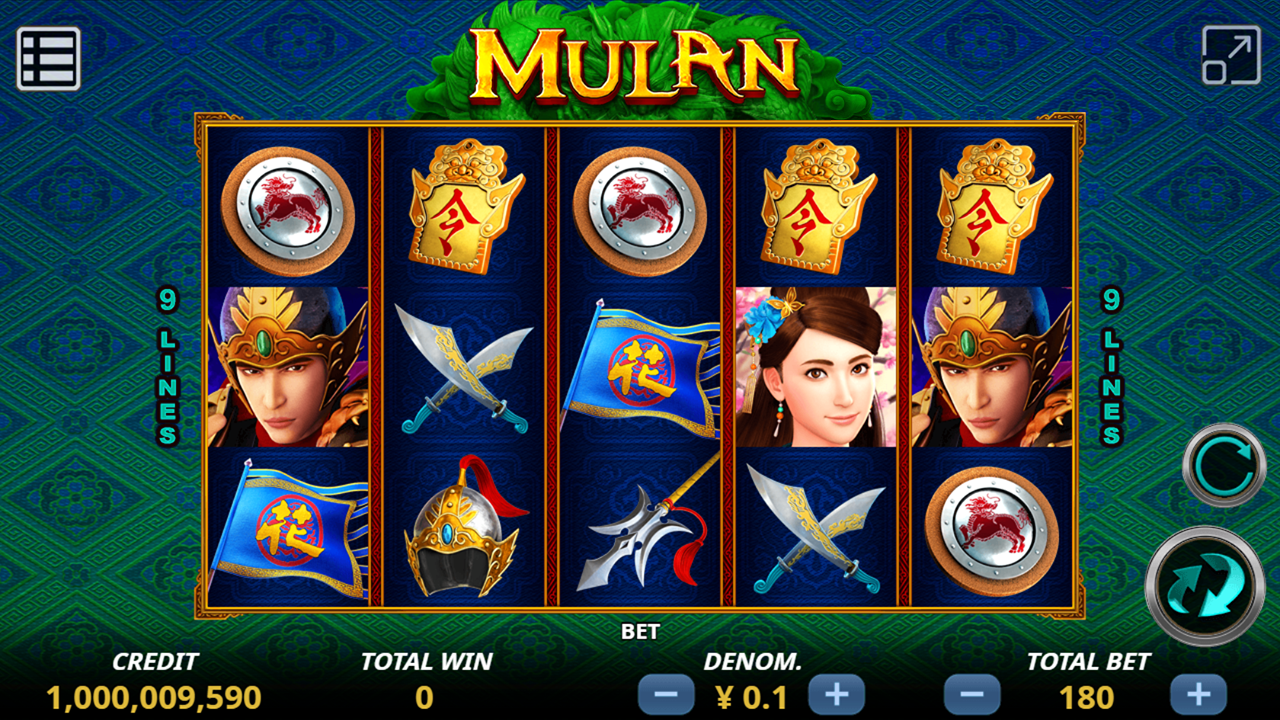Toggle fullscreen with the expand icon
This screenshot has height=720, width=1280.
click(1231, 55)
